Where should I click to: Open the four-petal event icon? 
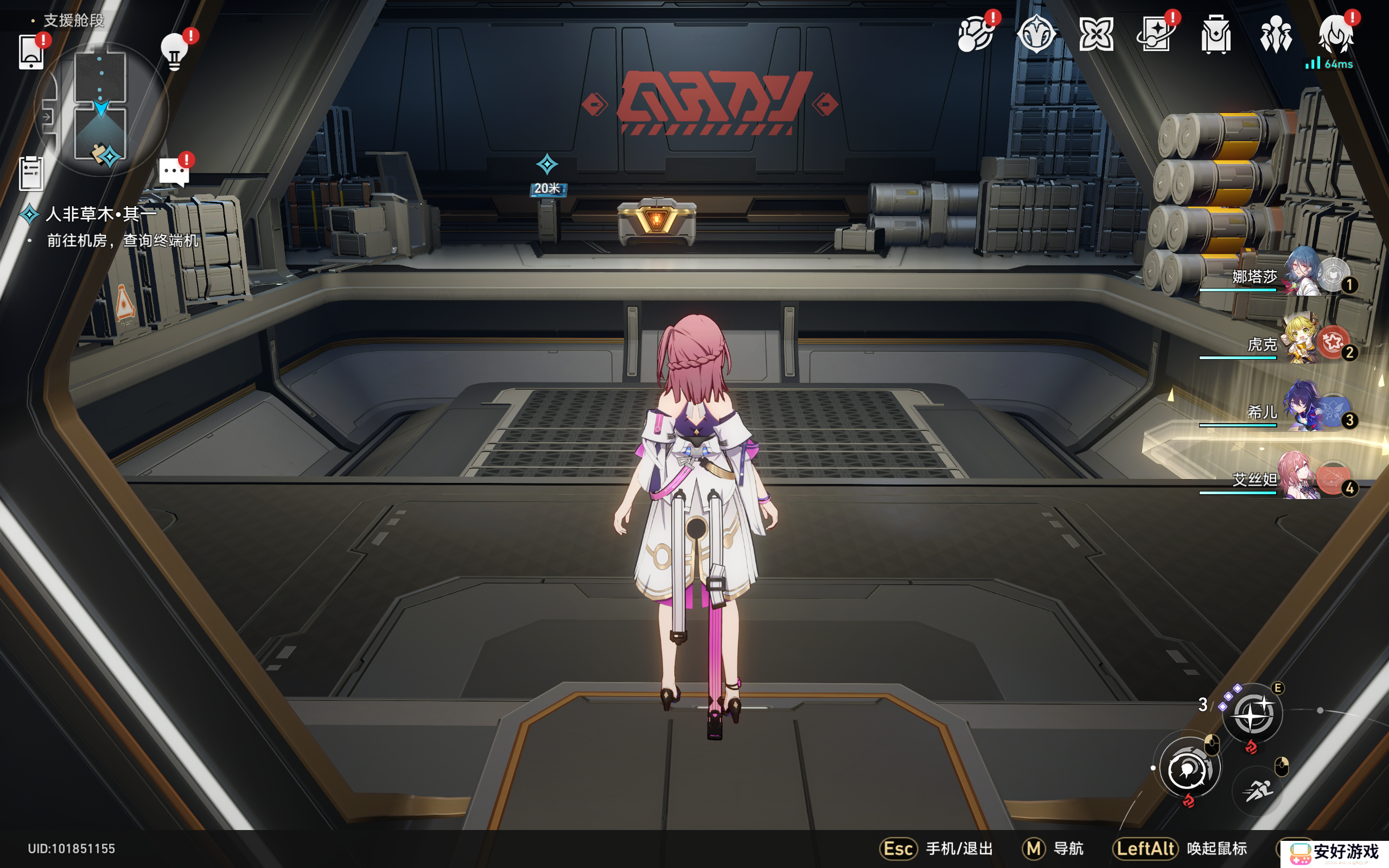[x=1095, y=34]
